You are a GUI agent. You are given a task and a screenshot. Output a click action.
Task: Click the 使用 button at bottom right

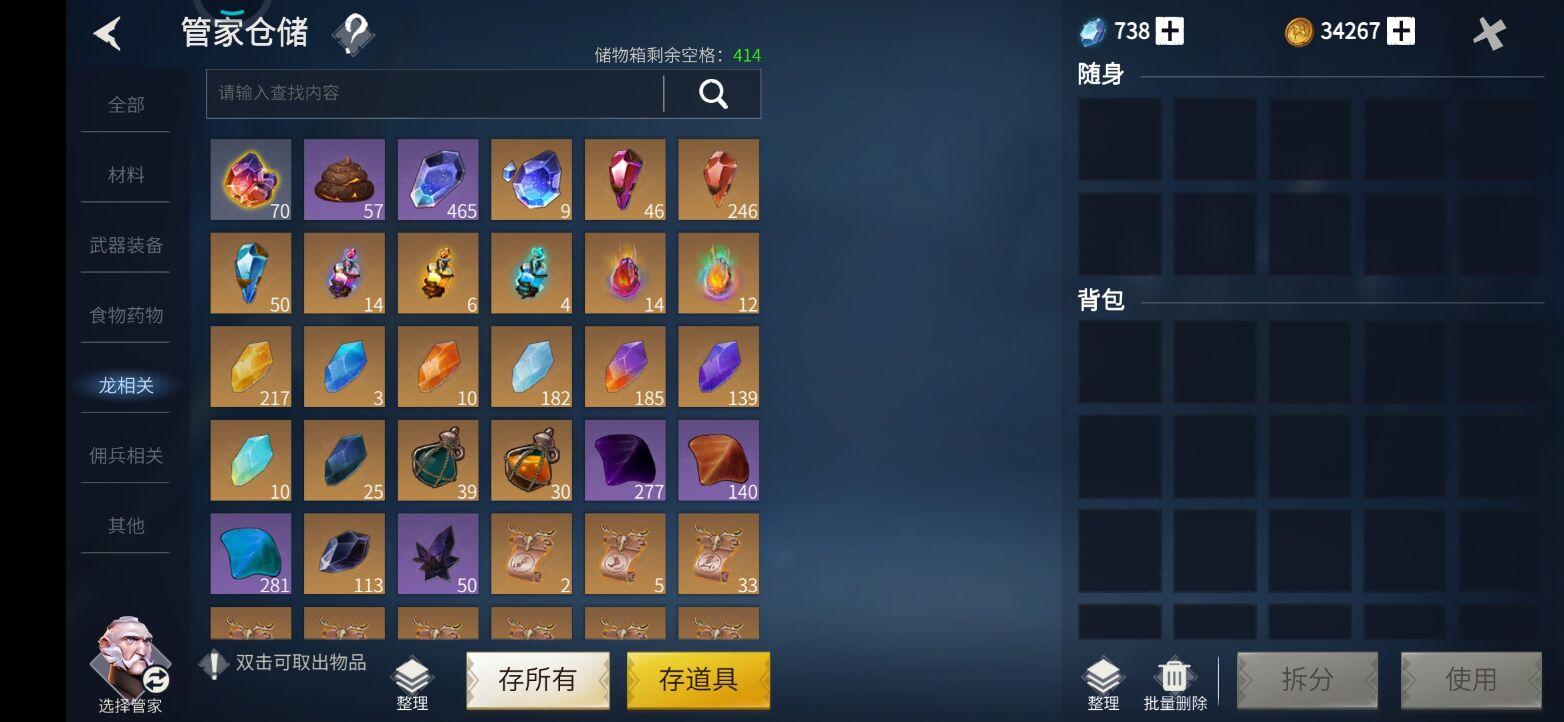click(1471, 679)
